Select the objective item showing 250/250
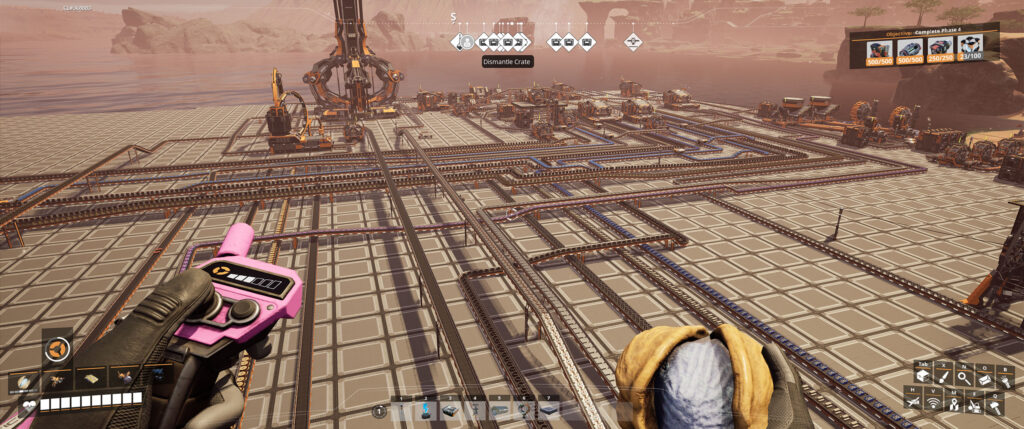1024x429 pixels. pyautogui.click(x=939, y=49)
